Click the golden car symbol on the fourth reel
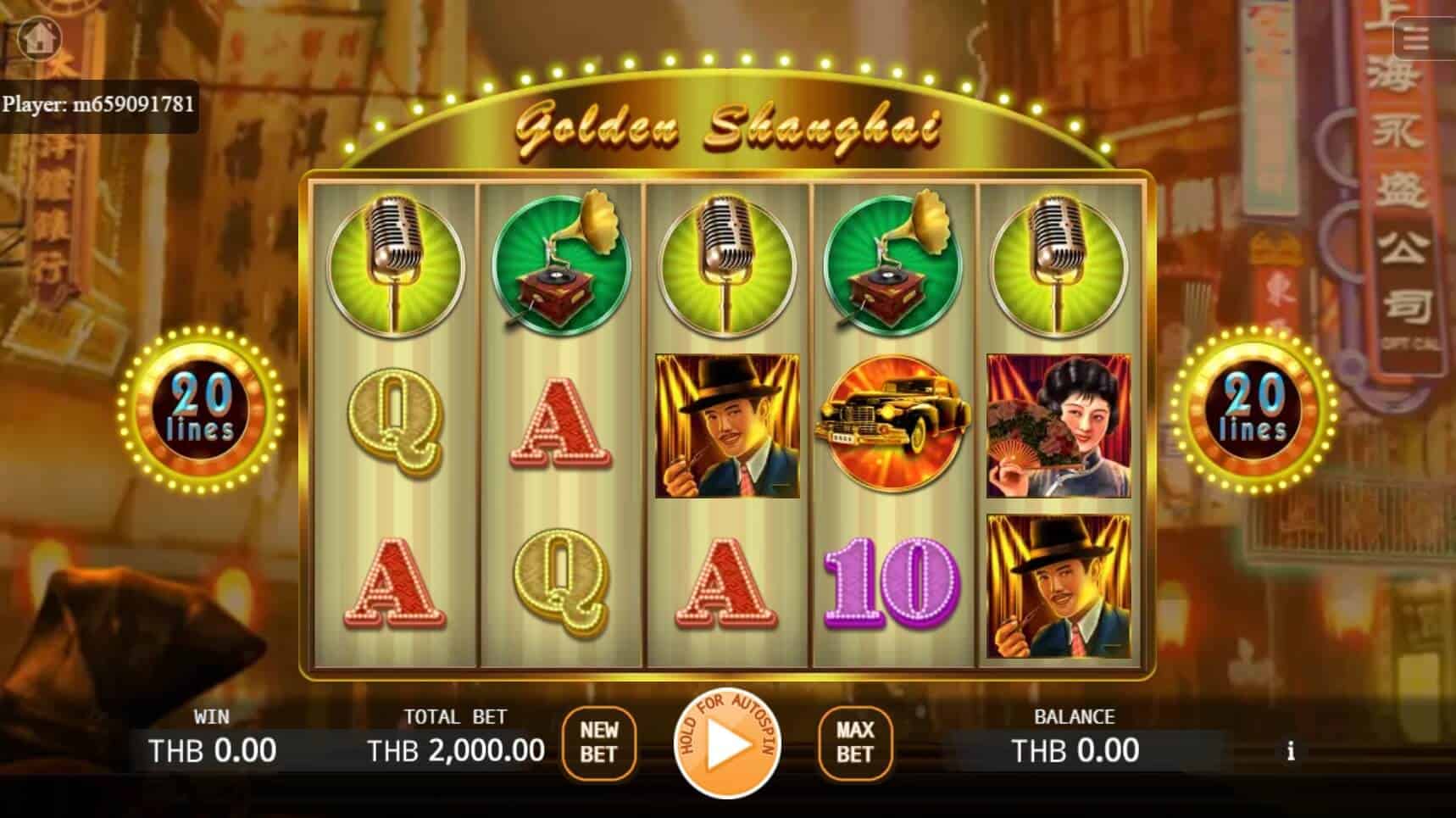This screenshot has height=818, width=1456. pos(892,424)
